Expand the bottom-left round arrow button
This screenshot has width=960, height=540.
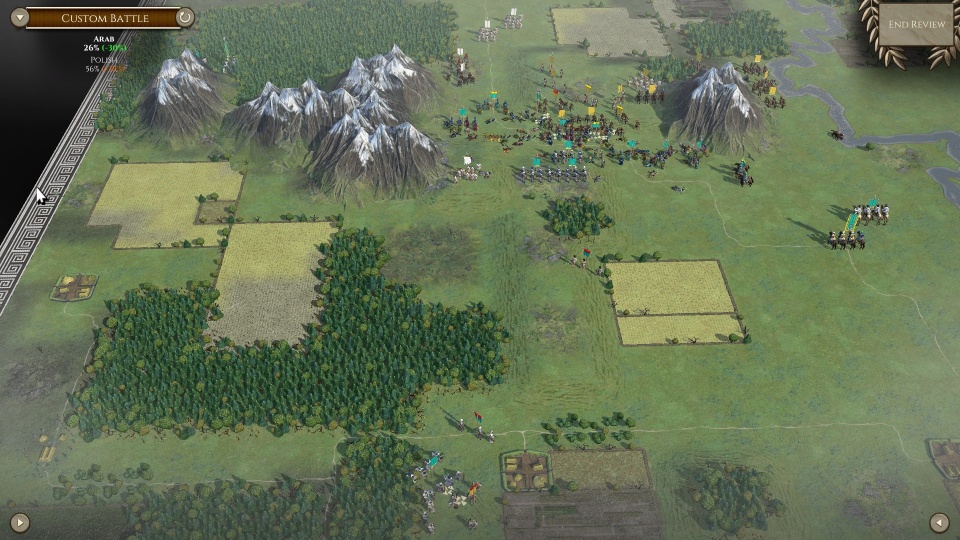click(x=20, y=521)
